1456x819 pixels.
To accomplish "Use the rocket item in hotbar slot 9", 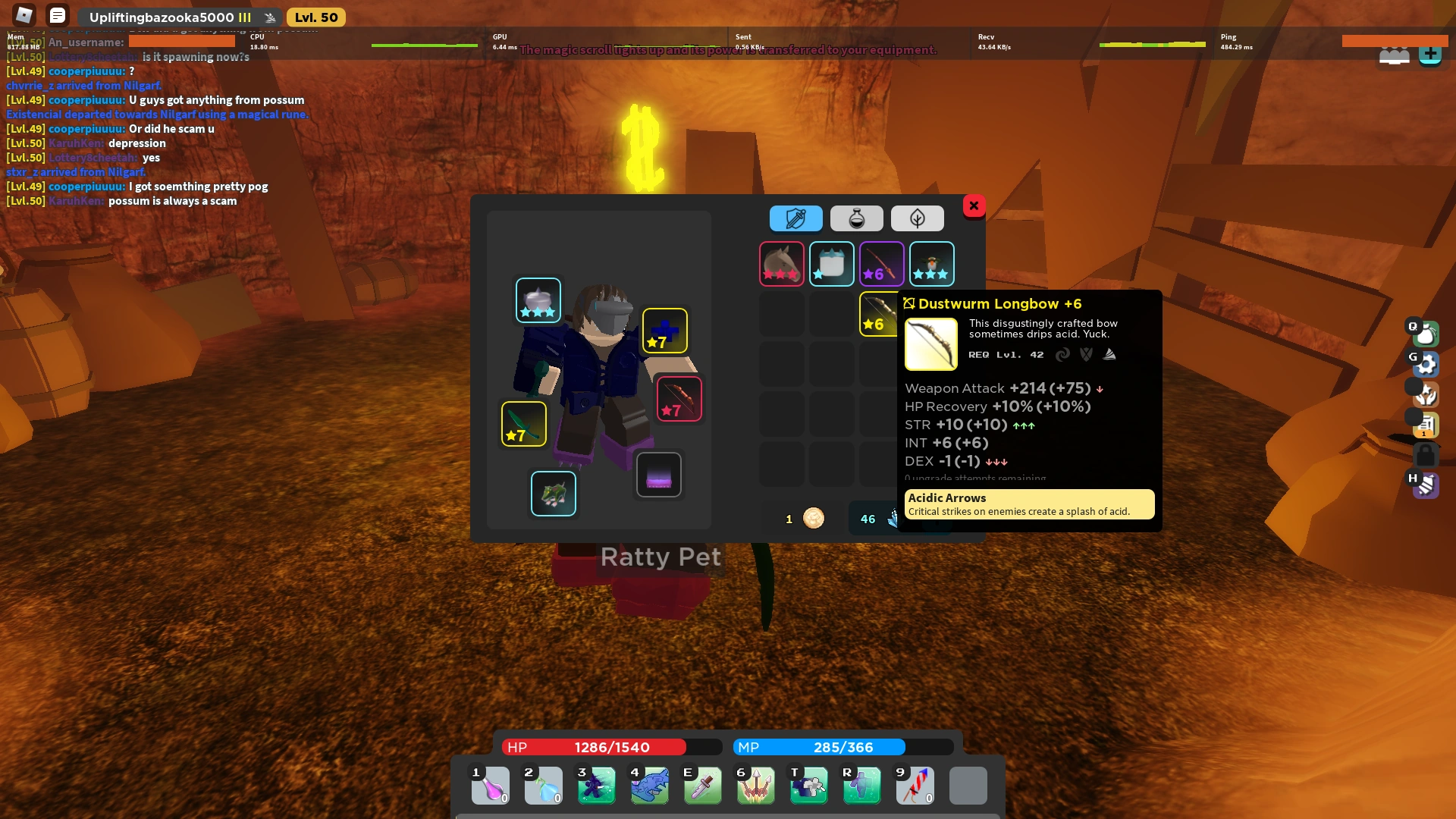I will click(x=915, y=786).
